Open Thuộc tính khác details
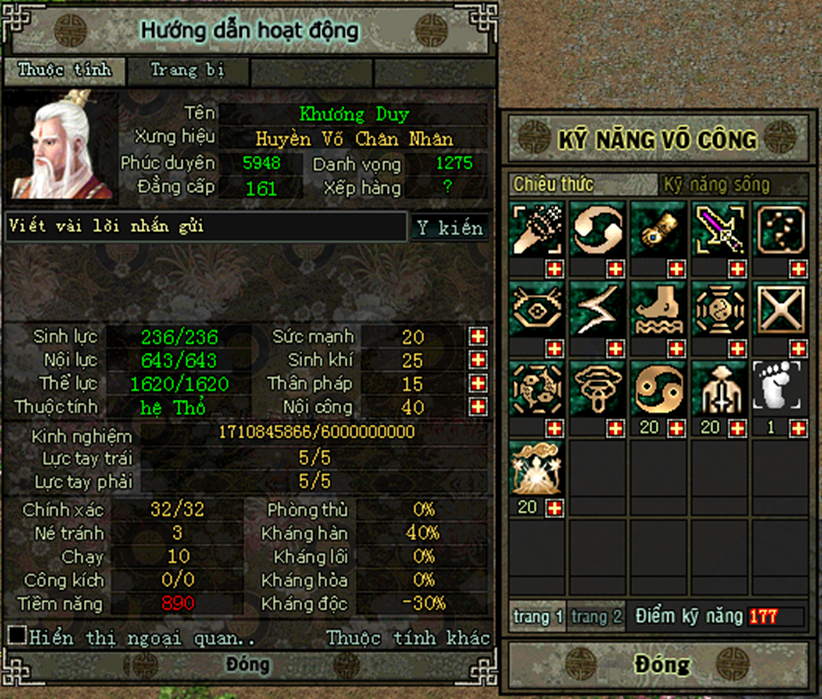Image resolution: width=822 pixels, height=699 pixels. (x=408, y=637)
